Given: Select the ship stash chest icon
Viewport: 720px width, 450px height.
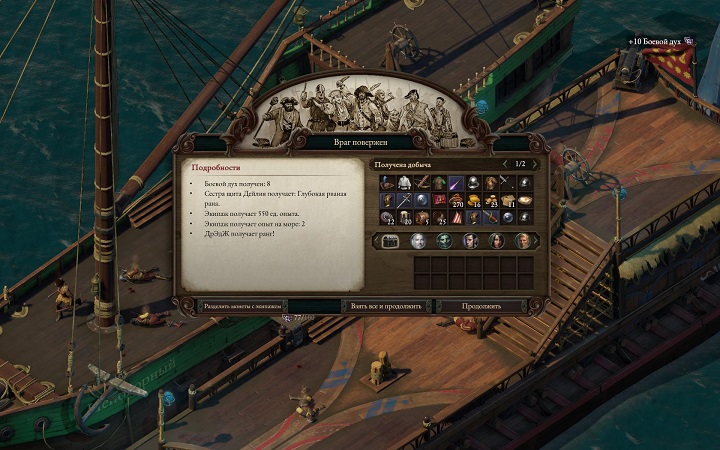Looking at the screenshot, I should tap(391, 241).
